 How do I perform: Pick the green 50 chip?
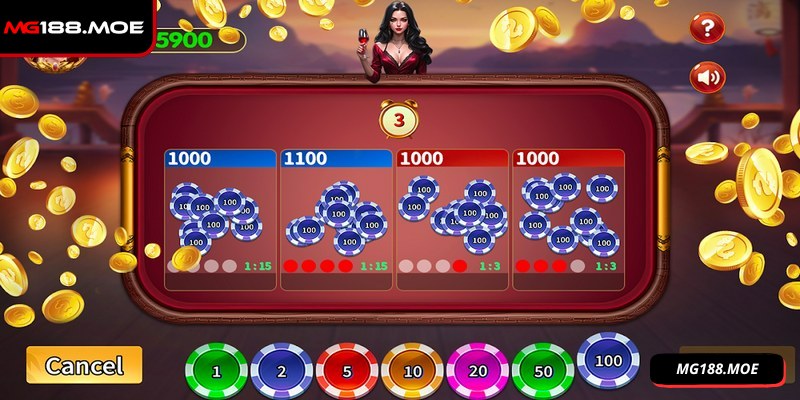tap(543, 370)
